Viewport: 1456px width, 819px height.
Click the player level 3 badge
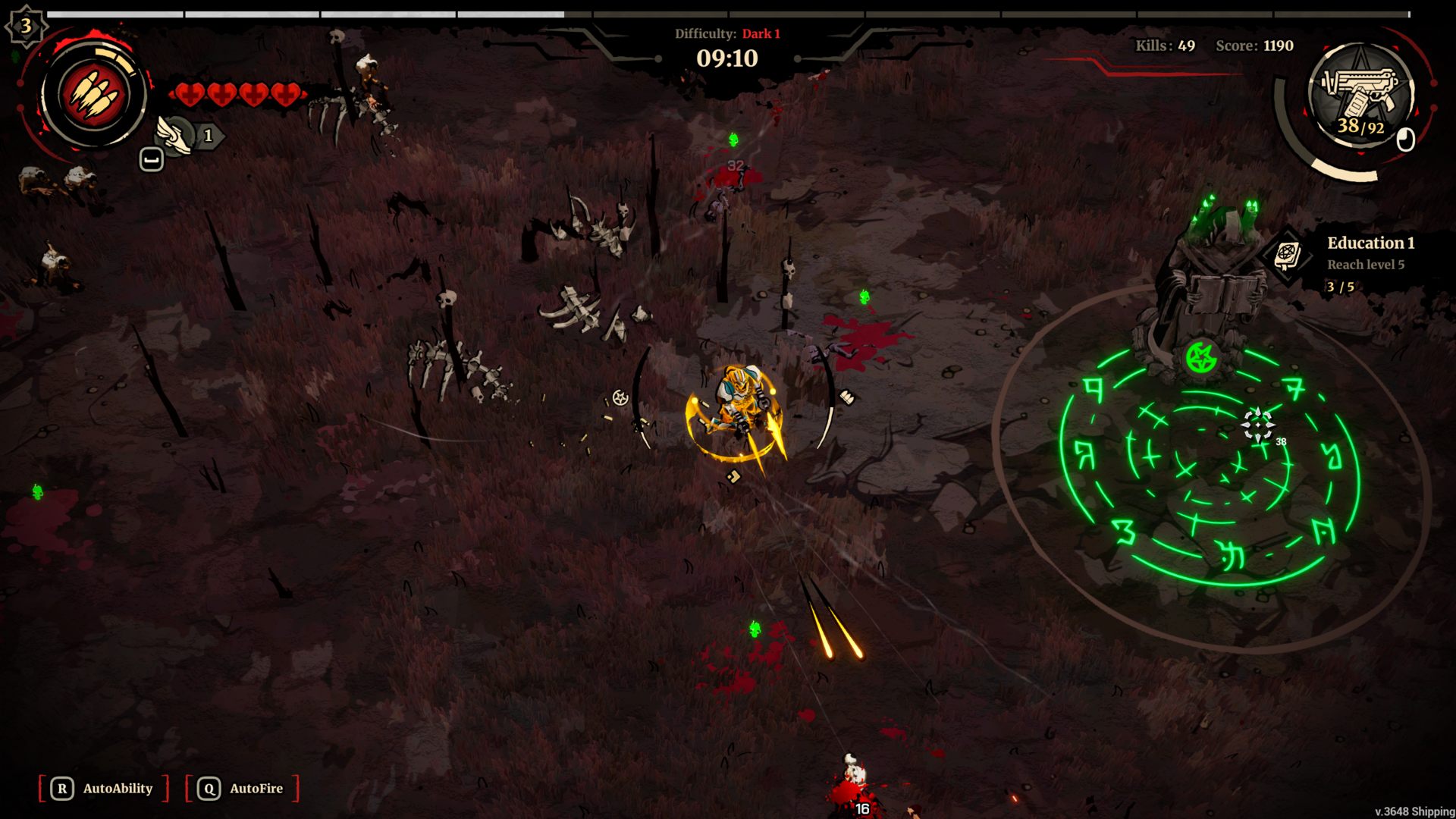point(26,27)
